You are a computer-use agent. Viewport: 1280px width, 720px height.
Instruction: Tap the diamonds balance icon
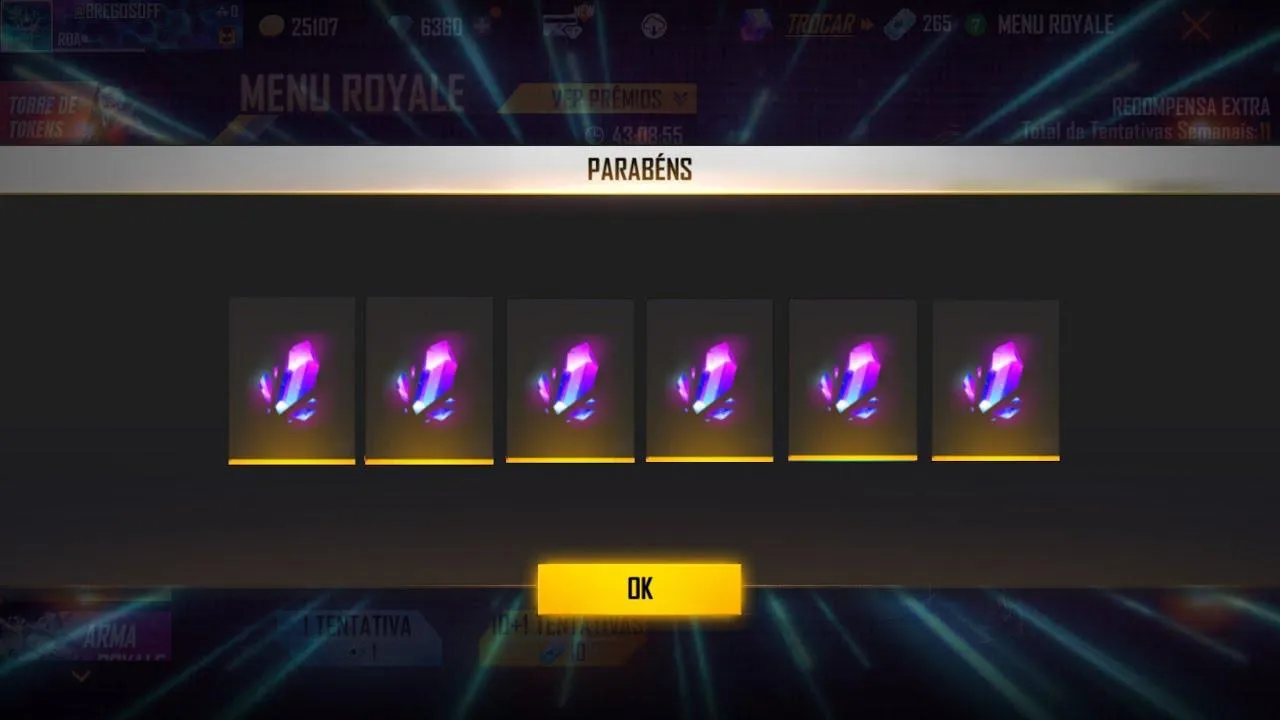[x=397, y=26]
